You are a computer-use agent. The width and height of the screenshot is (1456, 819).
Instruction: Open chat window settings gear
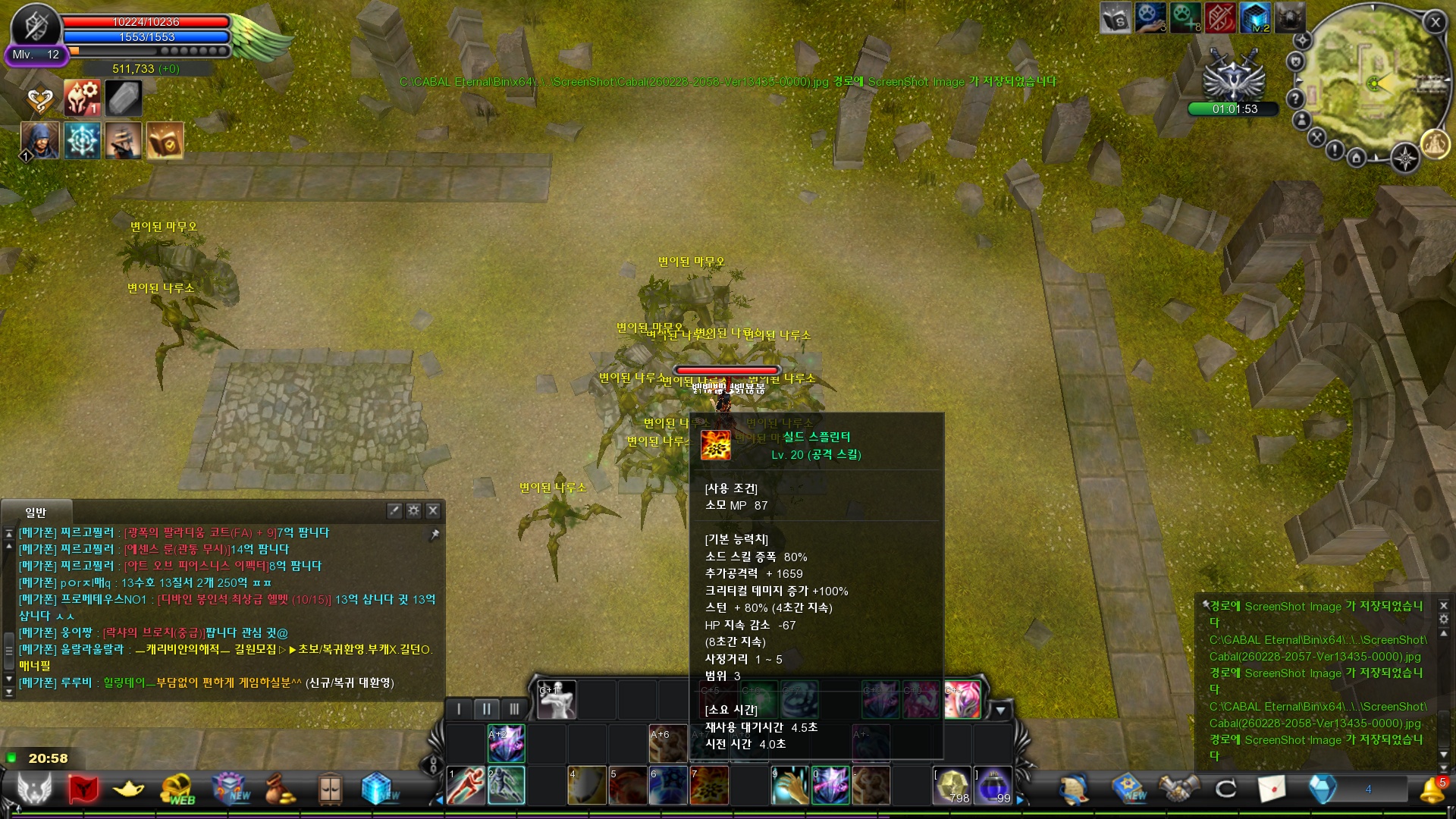click(413, 510)
